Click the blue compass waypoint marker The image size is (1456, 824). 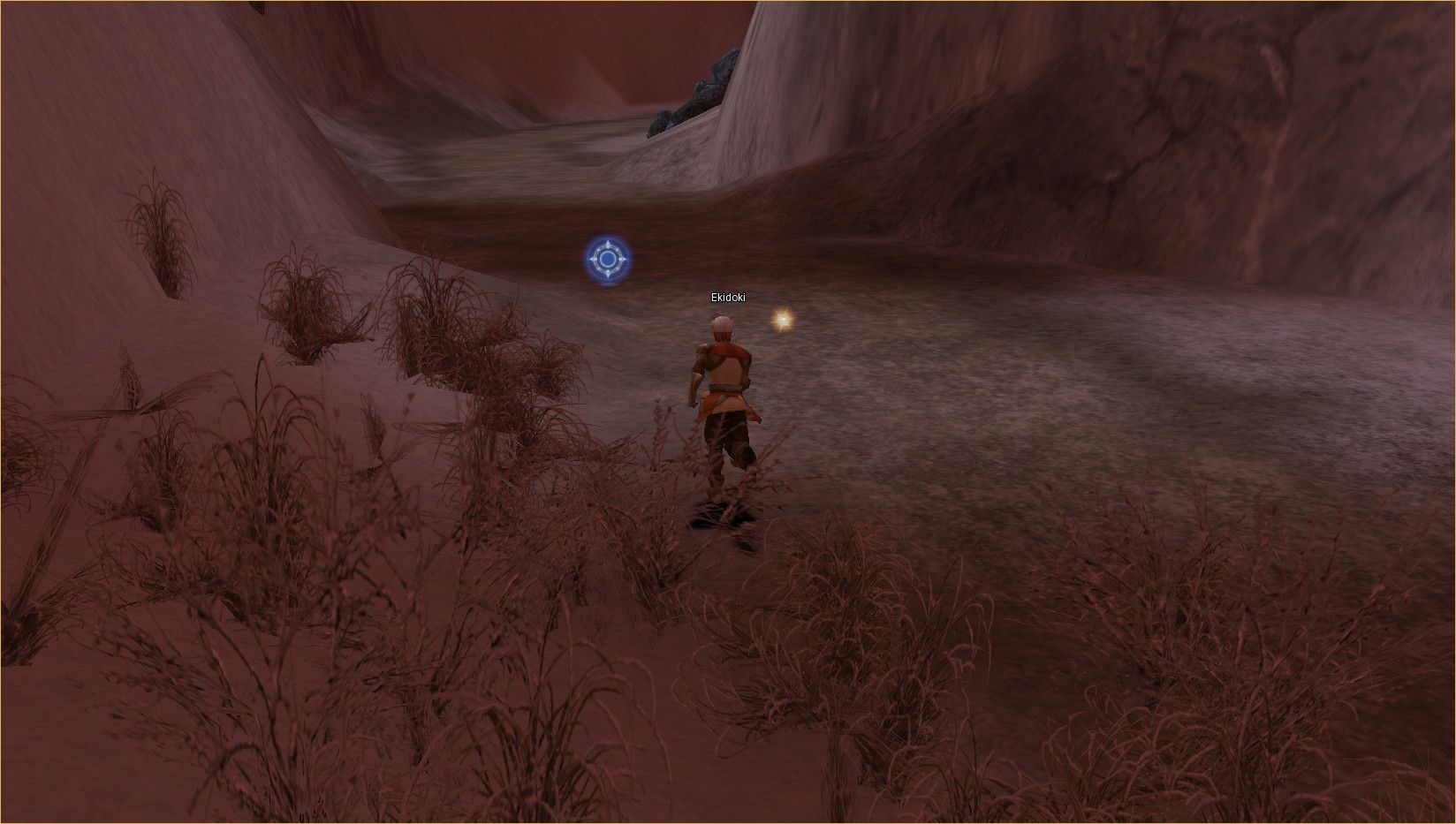coord(608,260)
